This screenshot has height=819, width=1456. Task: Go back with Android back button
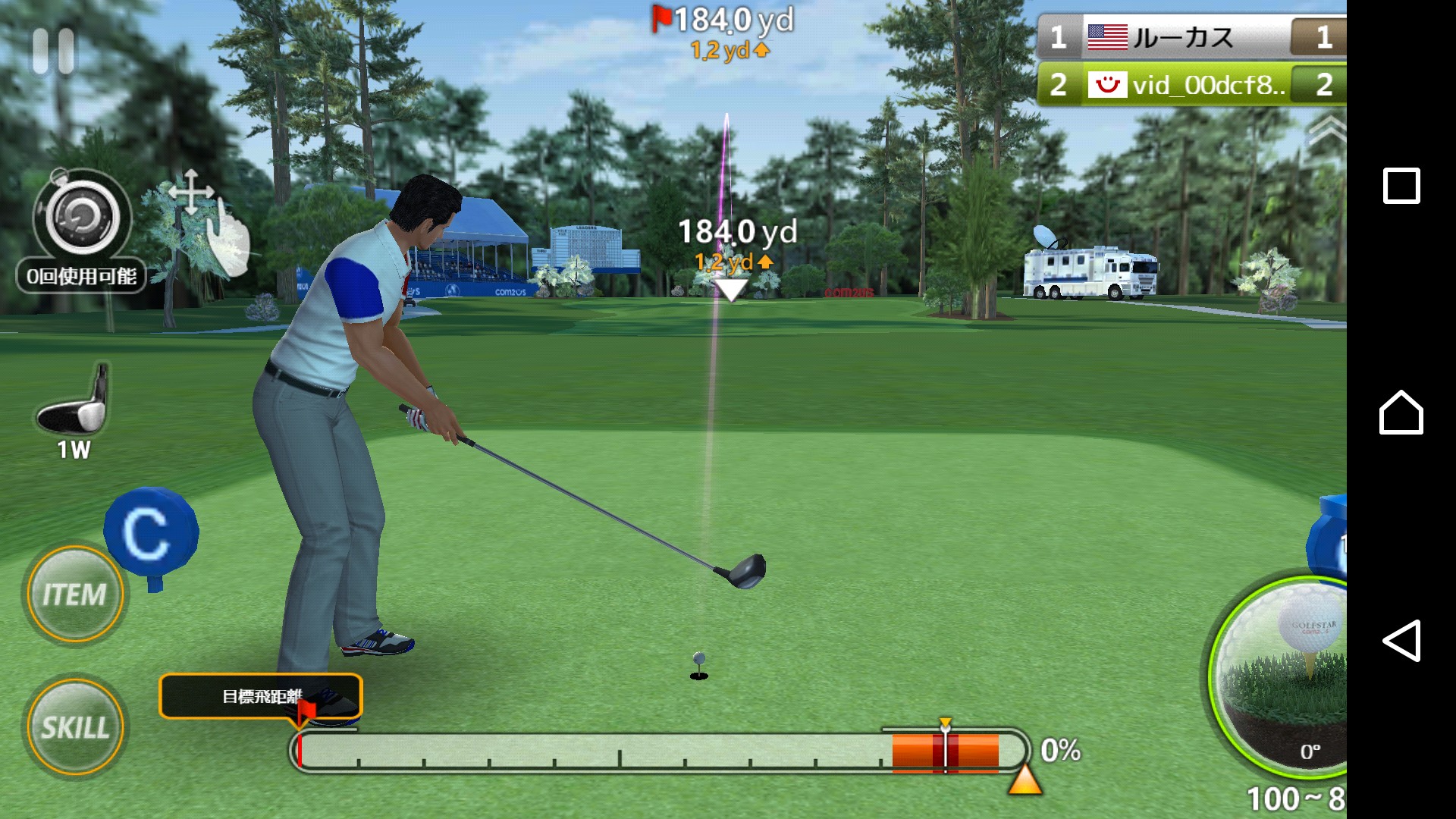tap(1401, 641)
